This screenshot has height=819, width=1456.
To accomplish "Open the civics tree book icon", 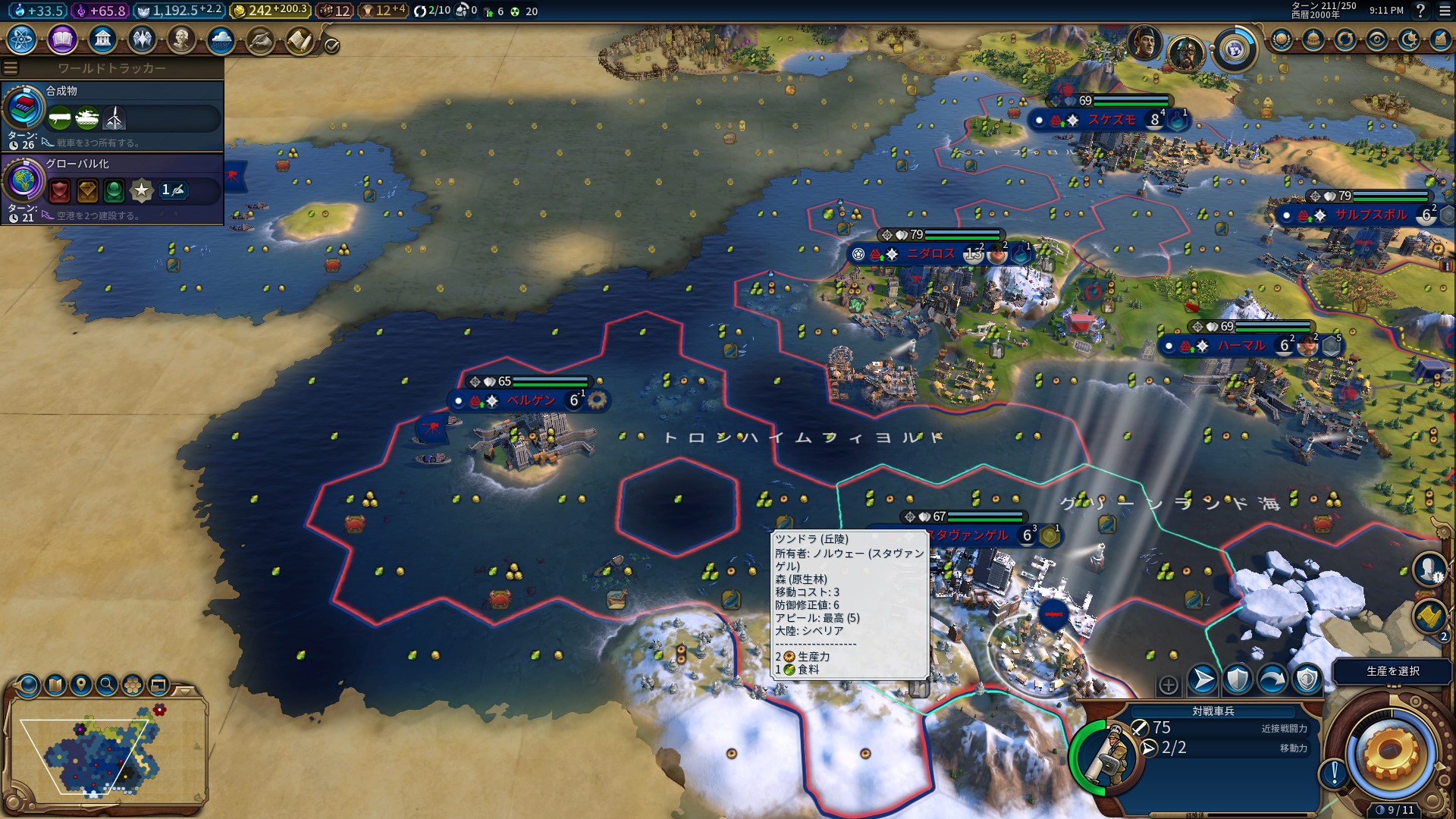I will [x=62, y=39].
